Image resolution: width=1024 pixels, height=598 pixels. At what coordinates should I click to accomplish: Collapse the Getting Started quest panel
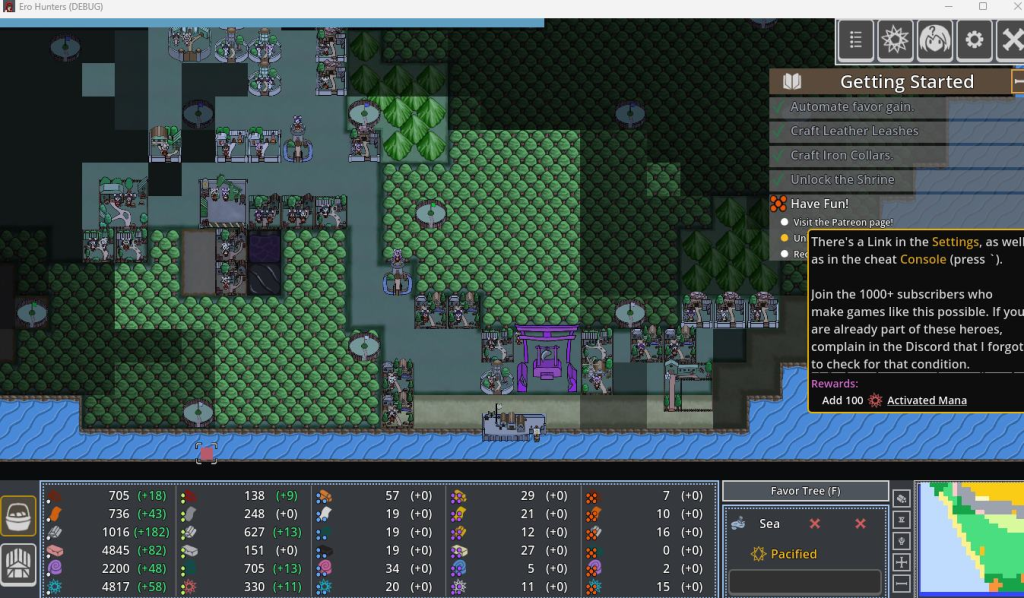pyautogui.click(x=1018, y=81)
